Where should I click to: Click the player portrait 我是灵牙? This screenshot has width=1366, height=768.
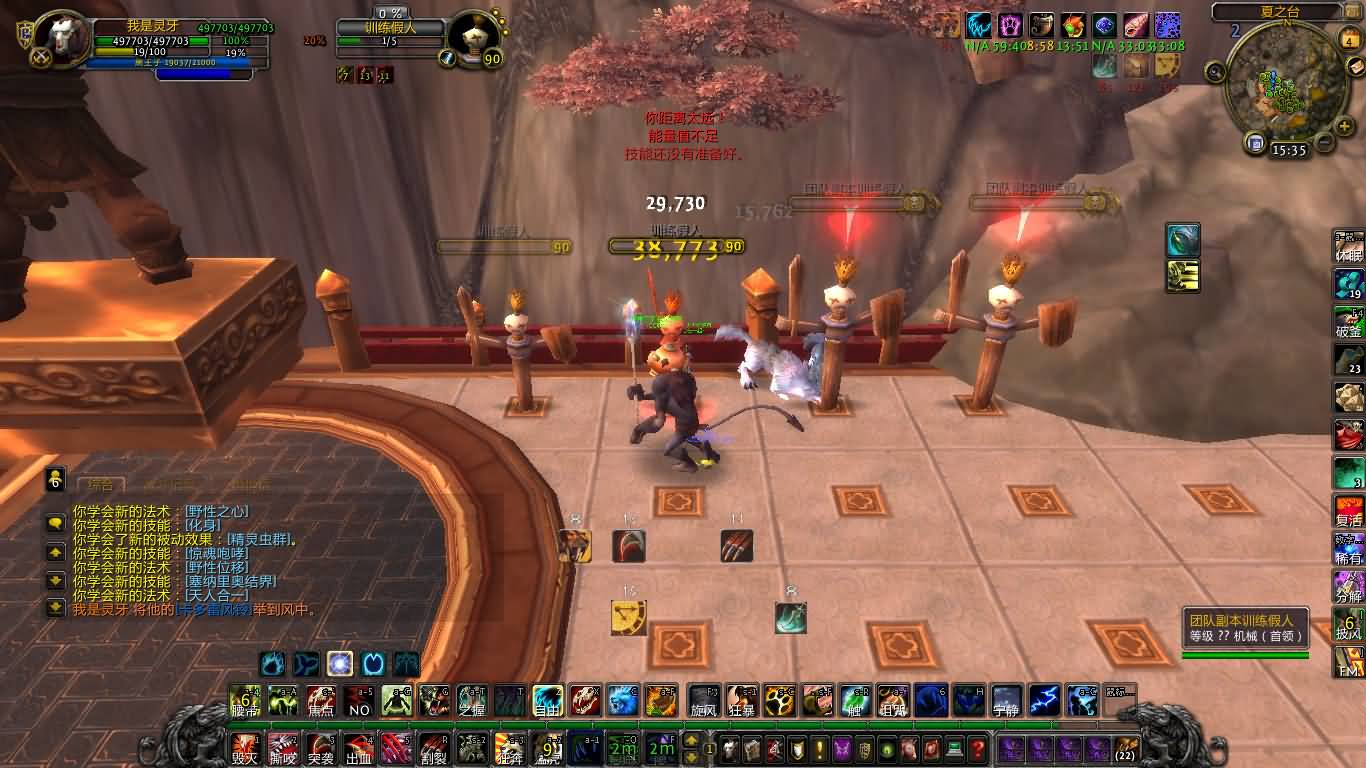point(62,38)
